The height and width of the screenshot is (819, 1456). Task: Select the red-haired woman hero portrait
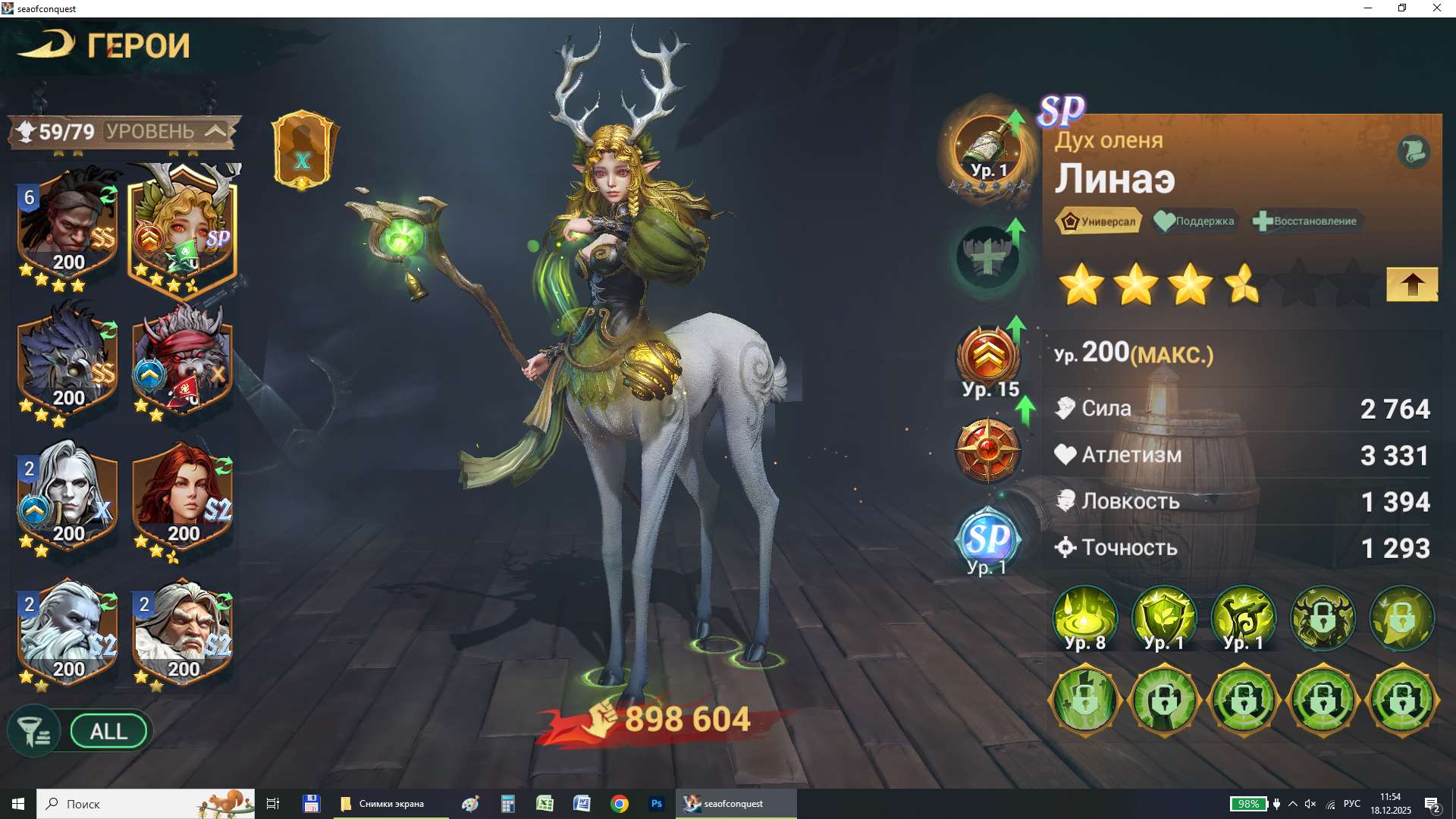(183, 497)
